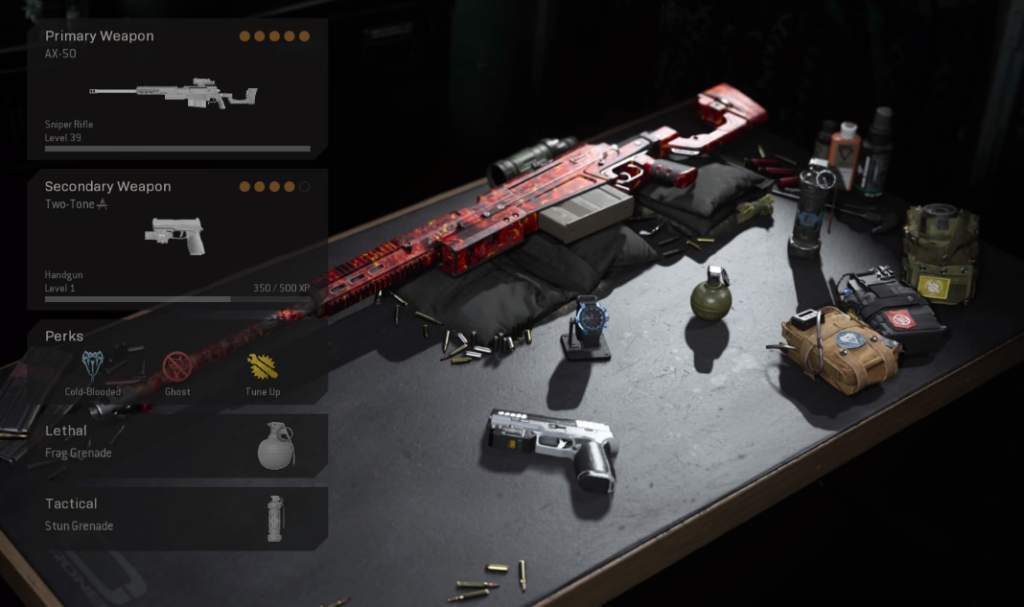Choose the Cold-Blooded perk icon
1024x607 pixels.
pos(93,367)
